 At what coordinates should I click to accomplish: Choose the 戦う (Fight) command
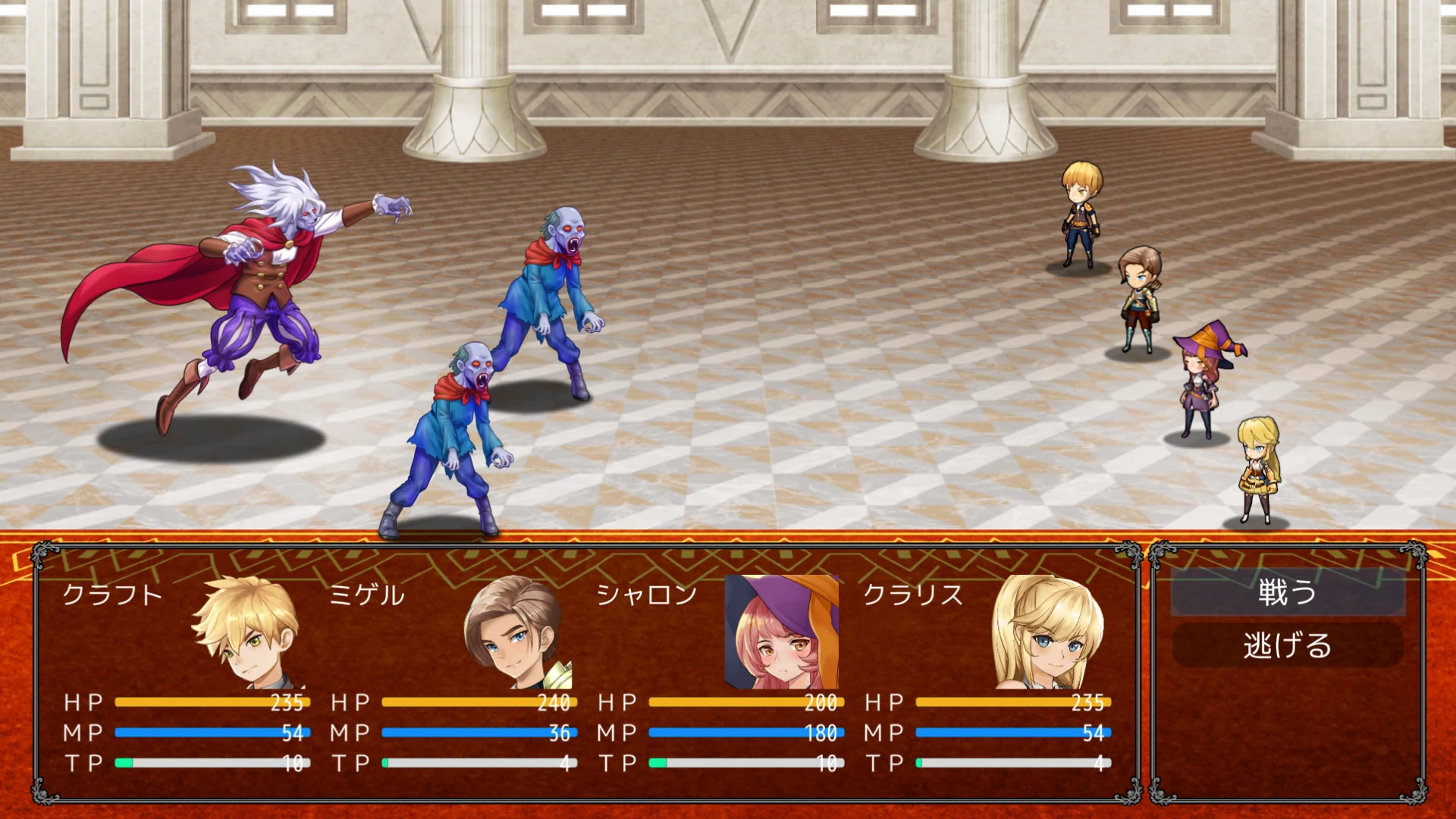pos(1287,592)
